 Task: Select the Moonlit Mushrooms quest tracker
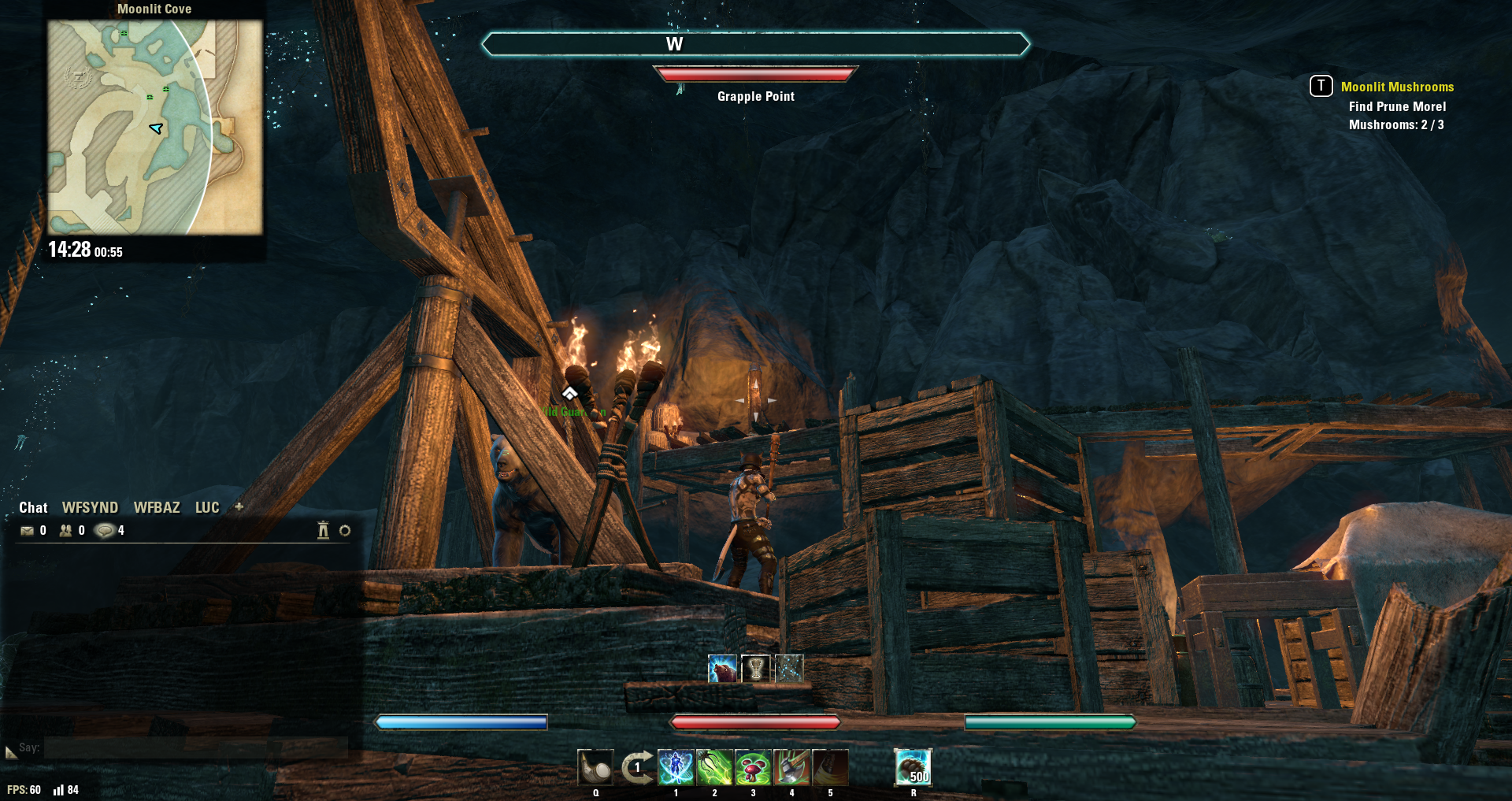coord(1397,87)
